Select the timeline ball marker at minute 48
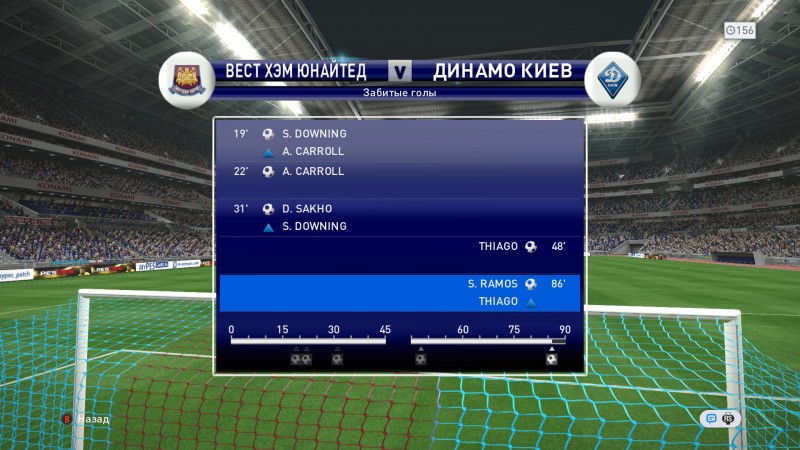 tap(421, 359)
